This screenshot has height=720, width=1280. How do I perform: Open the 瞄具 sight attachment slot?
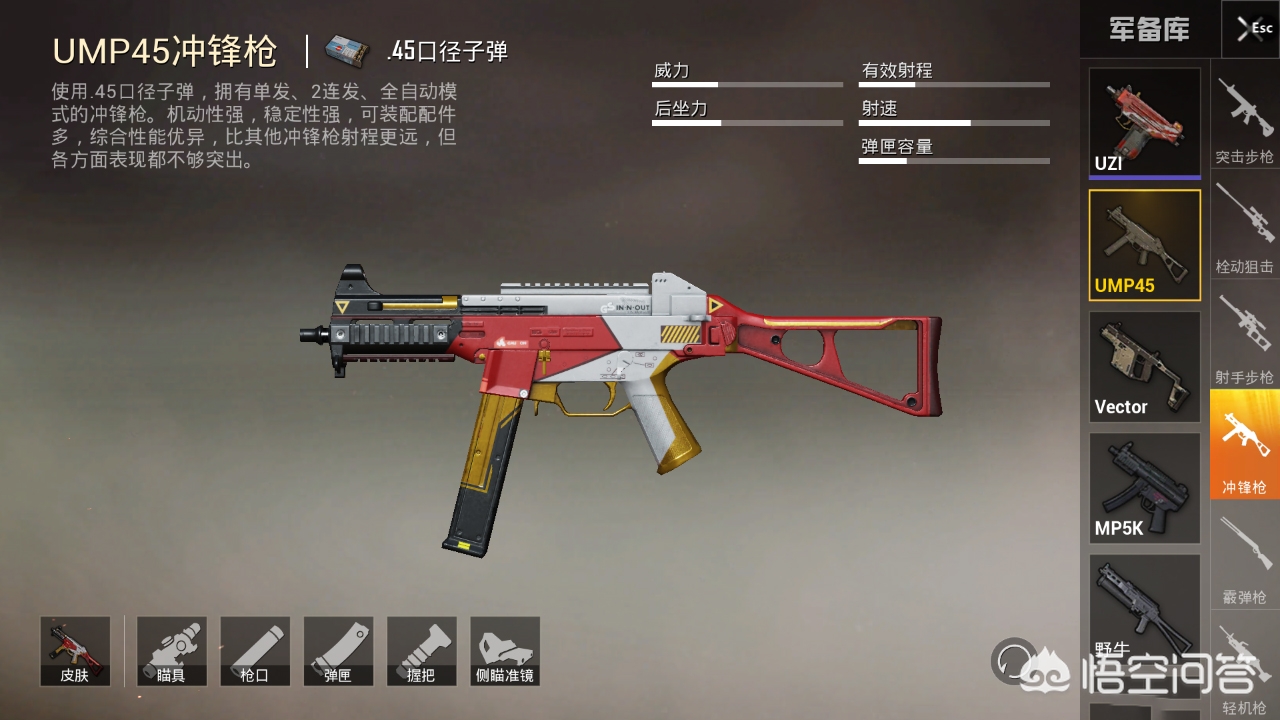tap(172, 651)
